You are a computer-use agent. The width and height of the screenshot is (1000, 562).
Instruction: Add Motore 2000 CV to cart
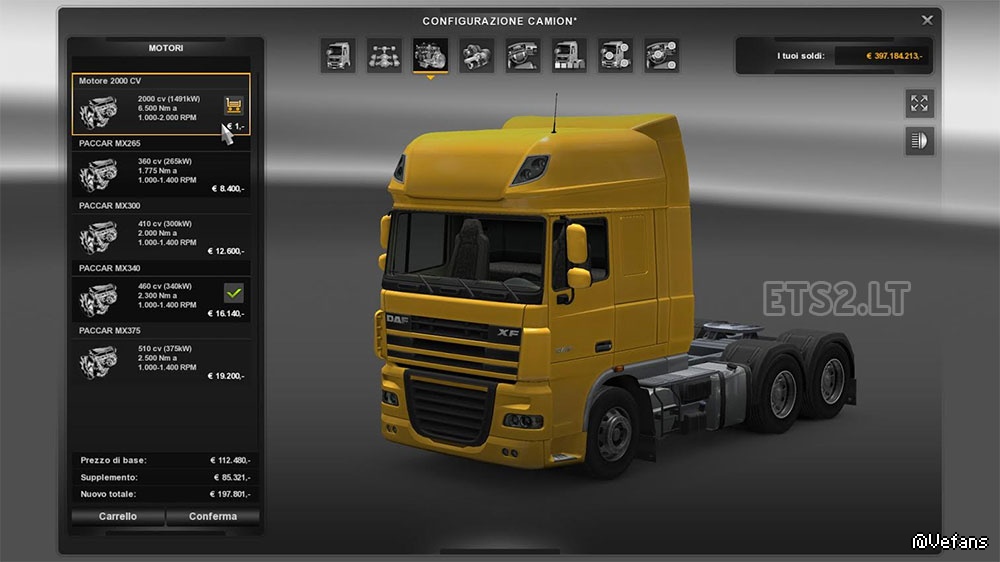coord(234,104)
